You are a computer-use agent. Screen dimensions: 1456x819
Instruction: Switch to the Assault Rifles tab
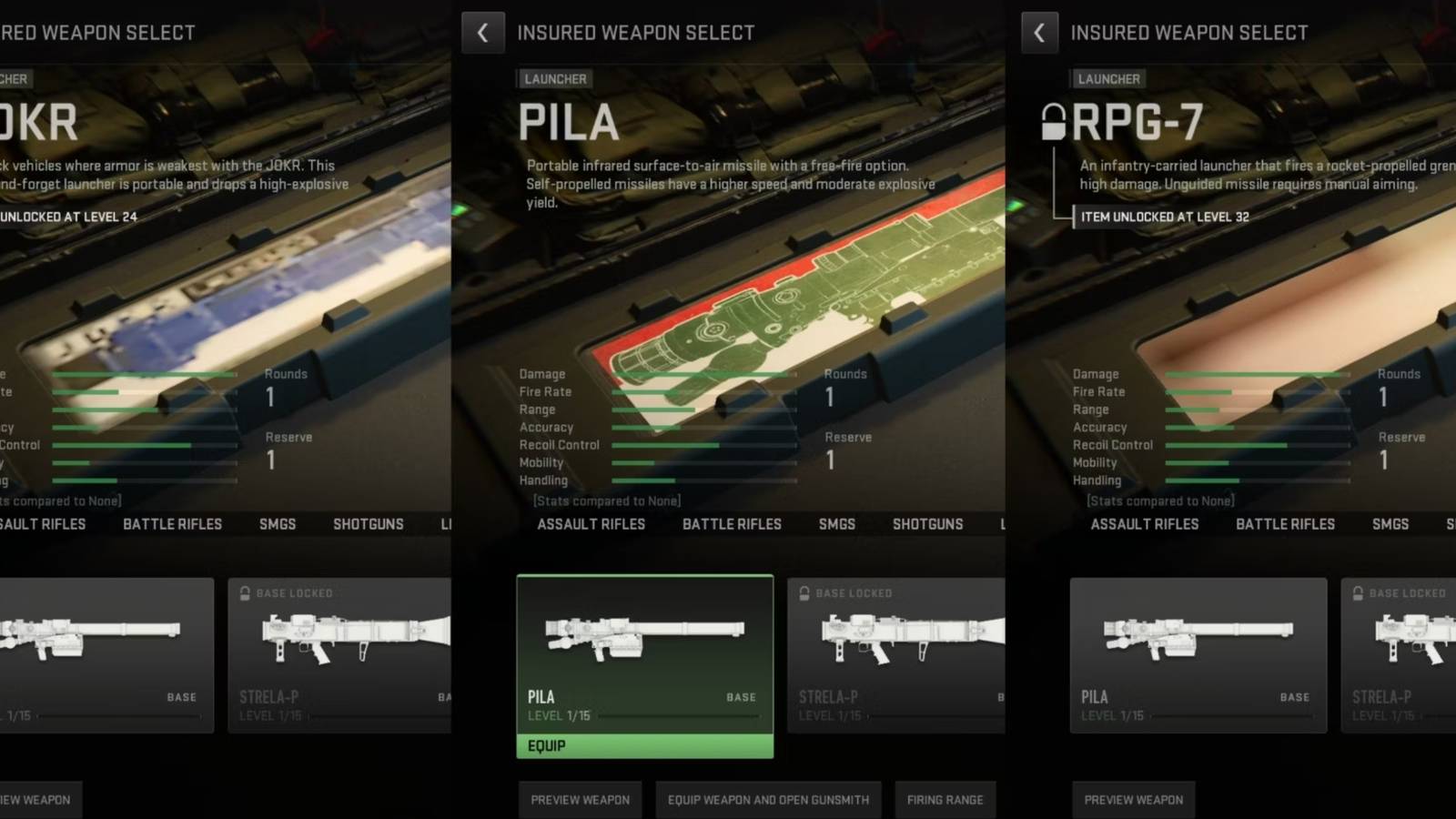(591, 524)
